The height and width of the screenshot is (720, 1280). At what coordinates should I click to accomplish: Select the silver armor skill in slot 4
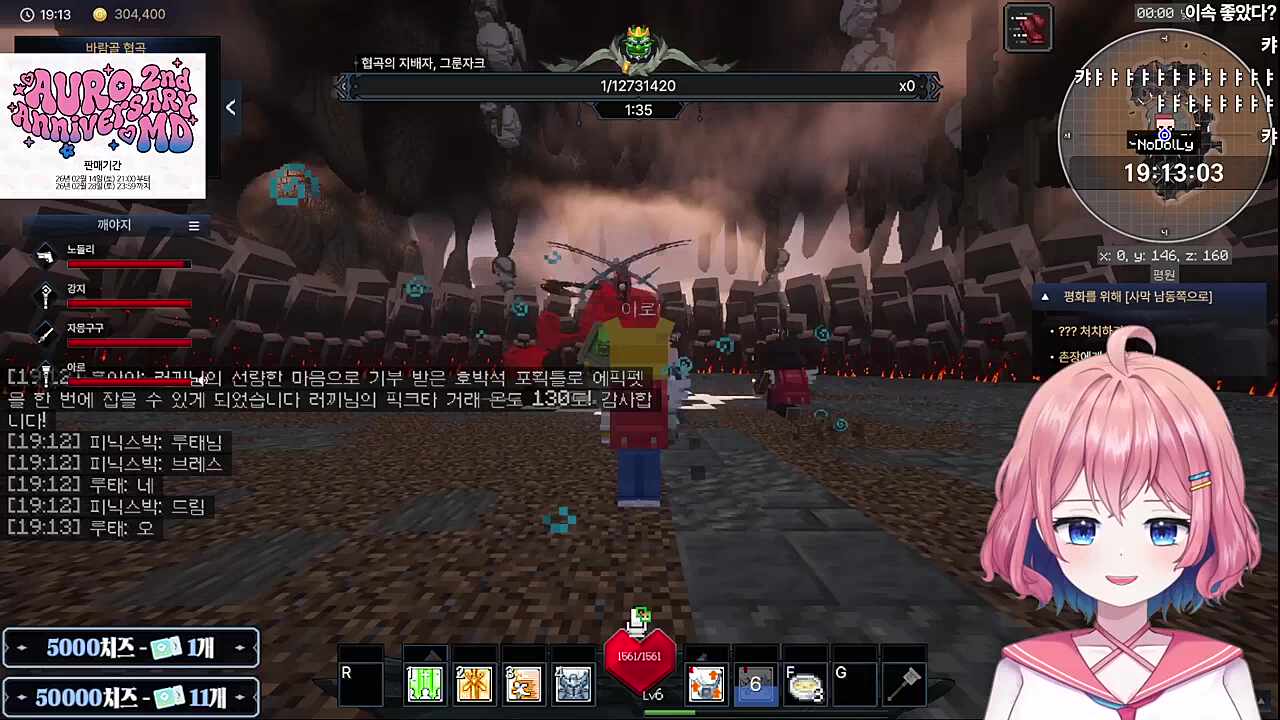[573, 683]
